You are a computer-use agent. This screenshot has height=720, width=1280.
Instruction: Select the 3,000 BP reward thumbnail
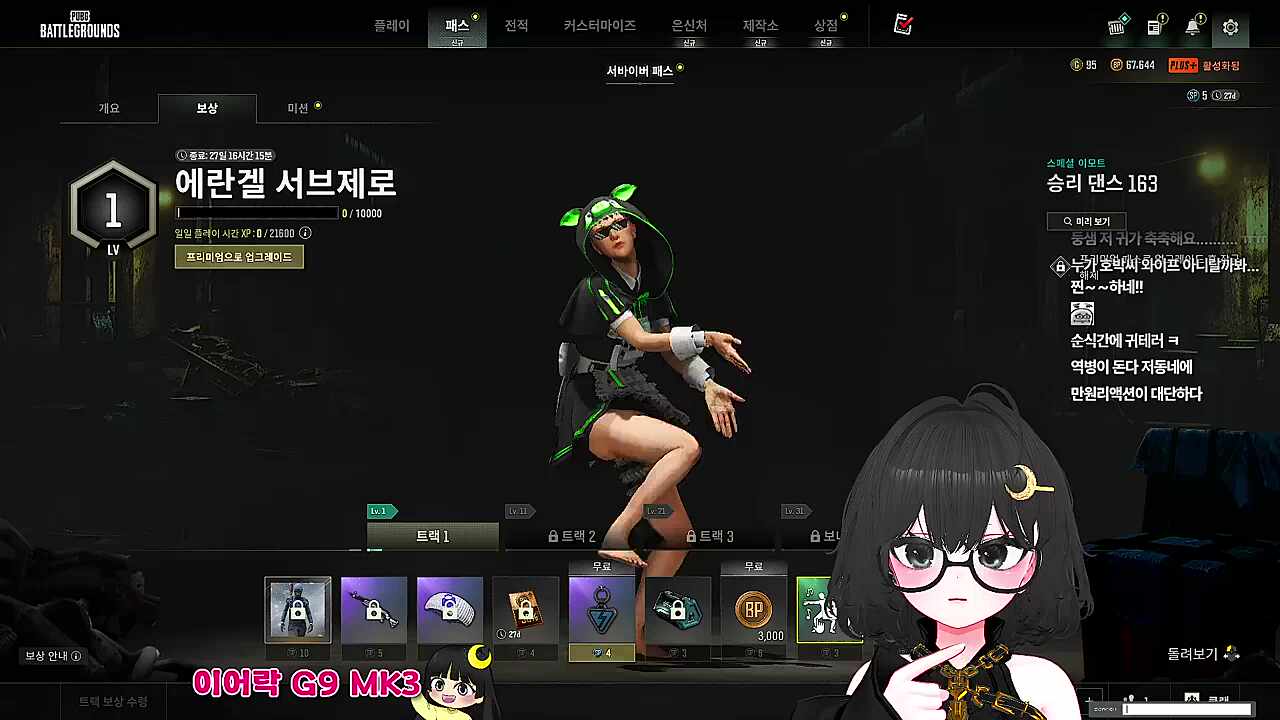coord(754,611)
